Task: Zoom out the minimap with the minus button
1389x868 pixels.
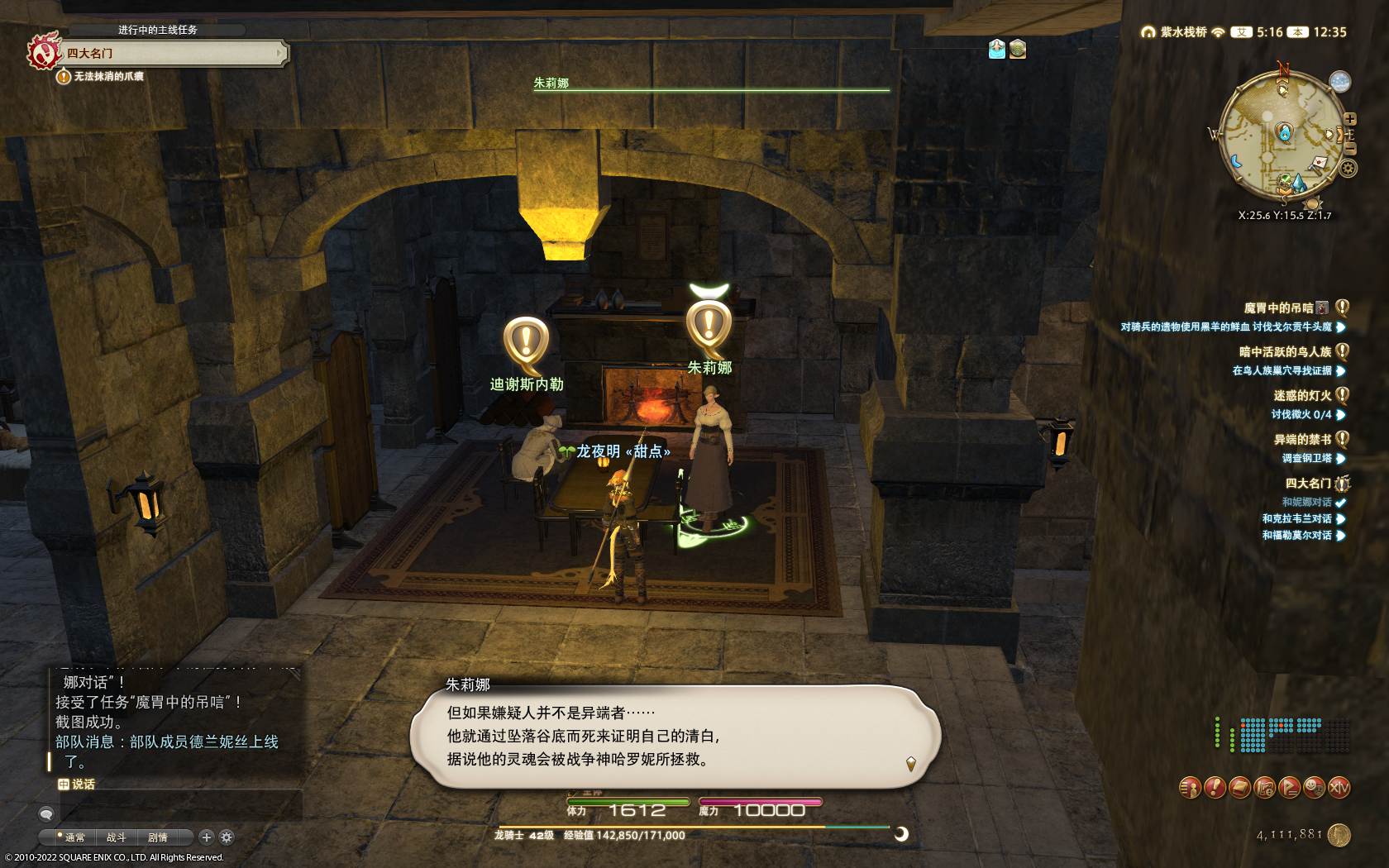Action: pyautogui.click(x=1350, y=149)
